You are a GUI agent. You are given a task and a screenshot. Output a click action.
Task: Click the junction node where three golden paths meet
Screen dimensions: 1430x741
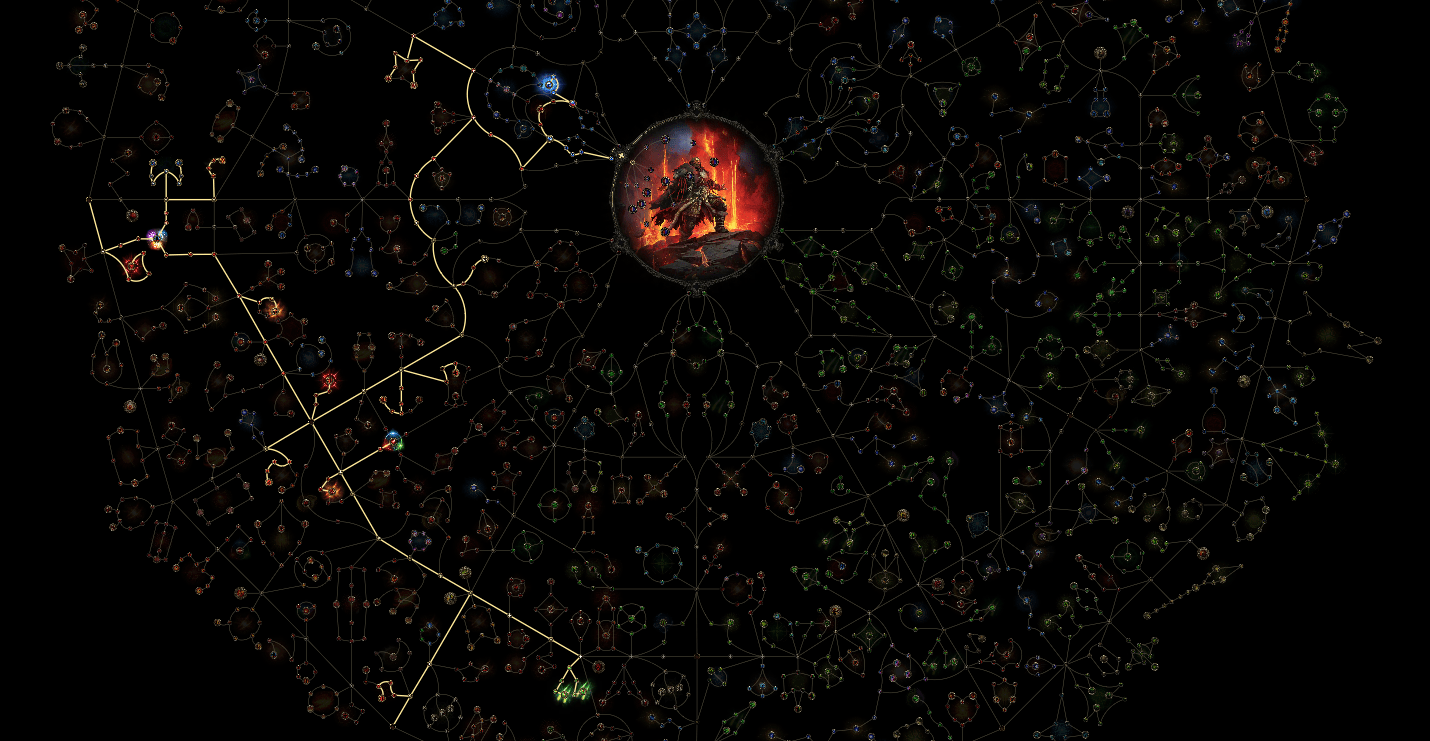pyautogui.click(x=313, y=421)
